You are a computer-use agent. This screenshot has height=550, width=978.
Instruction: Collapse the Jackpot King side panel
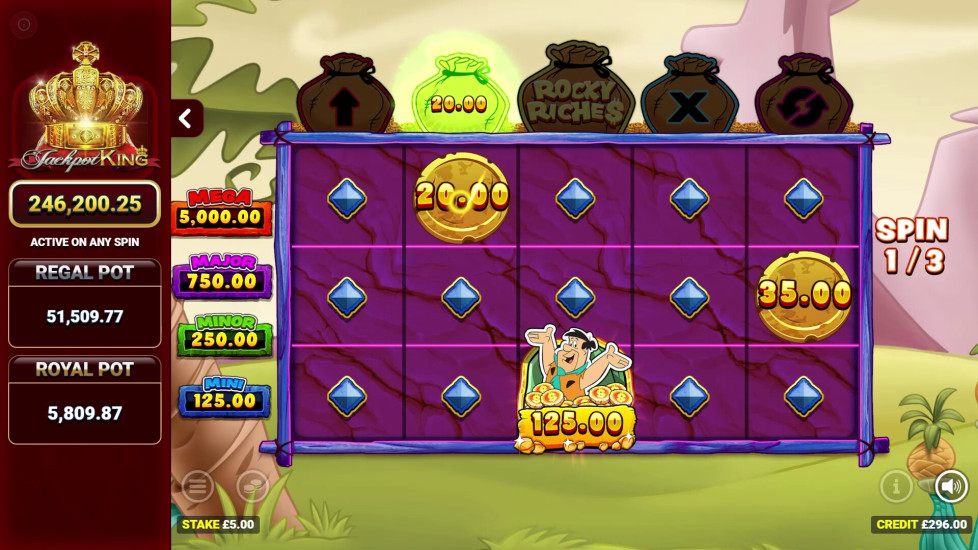click(x=186, y=119)
